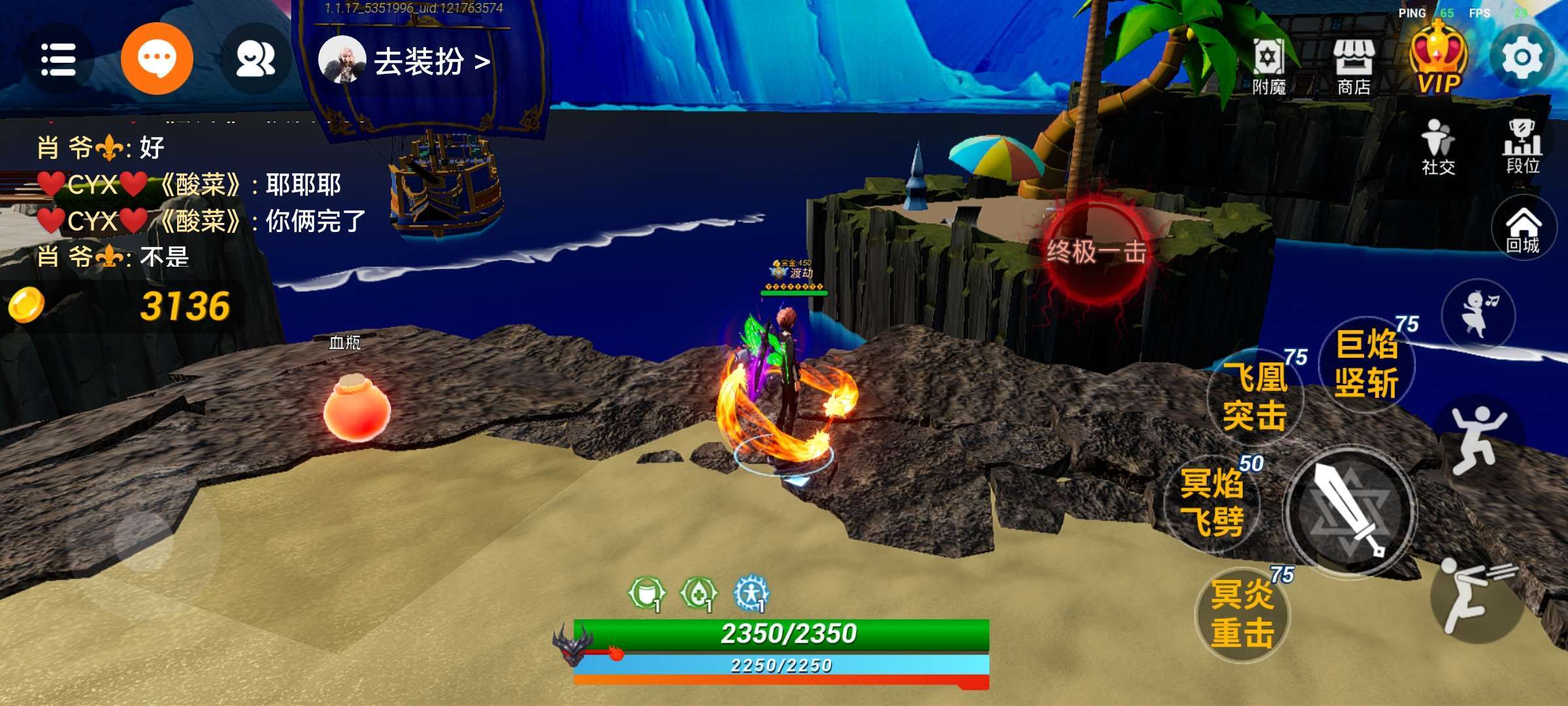Open the gear settings menu
The image size is (1568, 706).
[1522, 59]
